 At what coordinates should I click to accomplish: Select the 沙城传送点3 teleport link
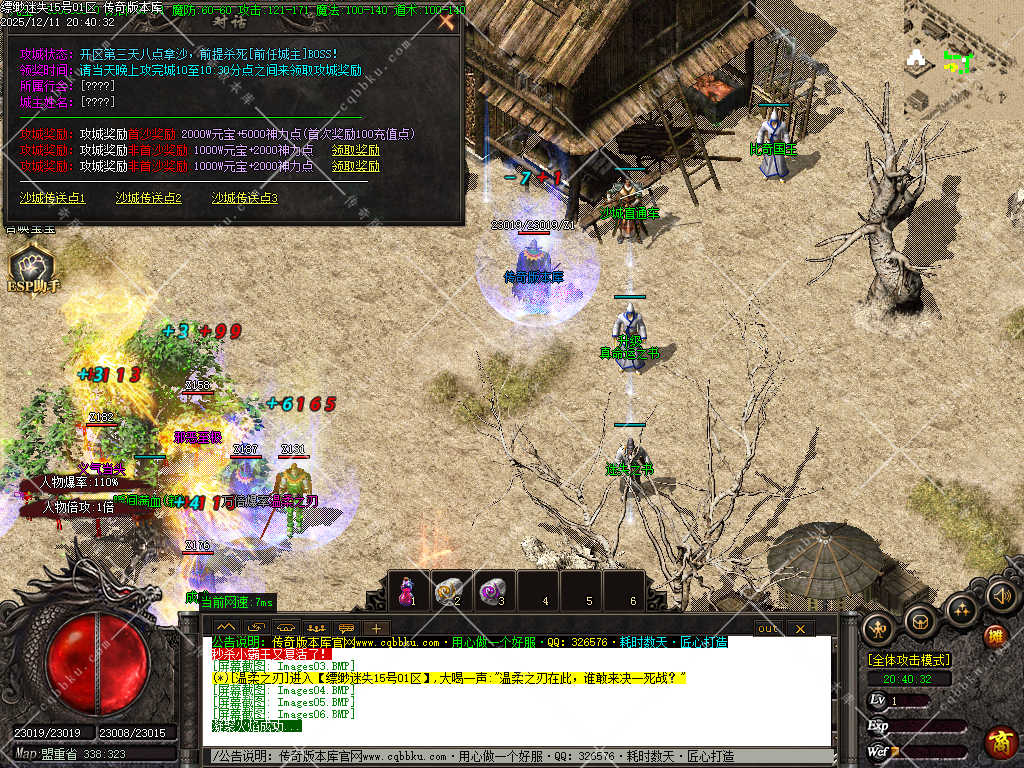pos(244,198)
